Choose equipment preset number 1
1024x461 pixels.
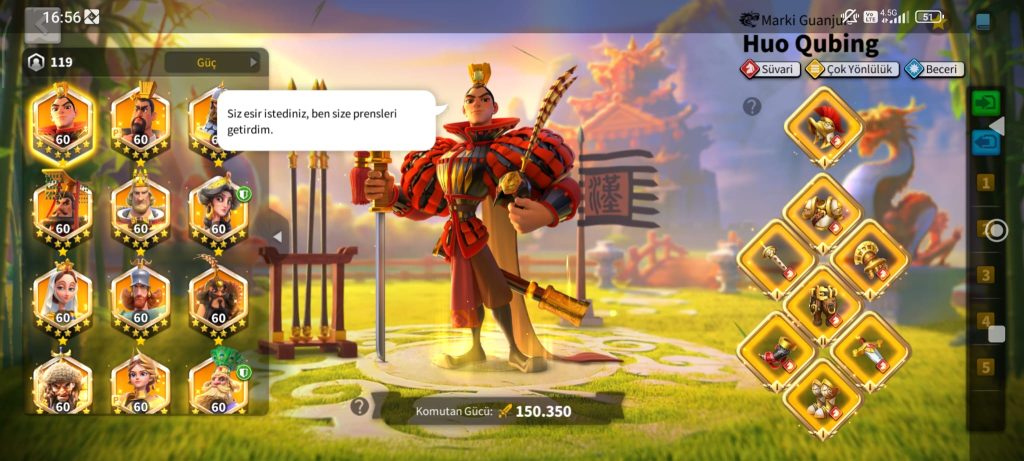click(986, 183)
